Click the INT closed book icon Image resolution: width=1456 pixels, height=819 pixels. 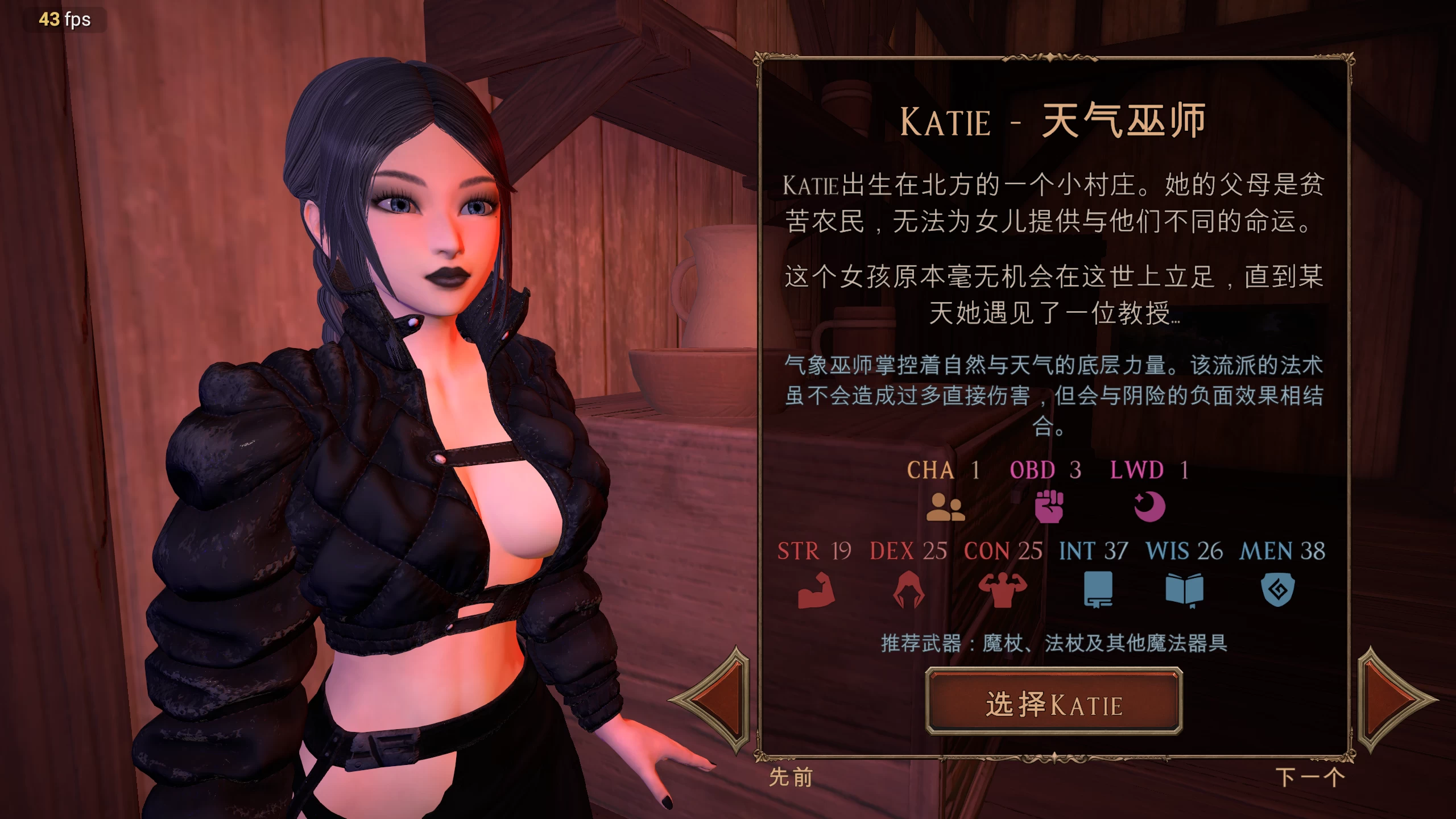pos(1098,590)
